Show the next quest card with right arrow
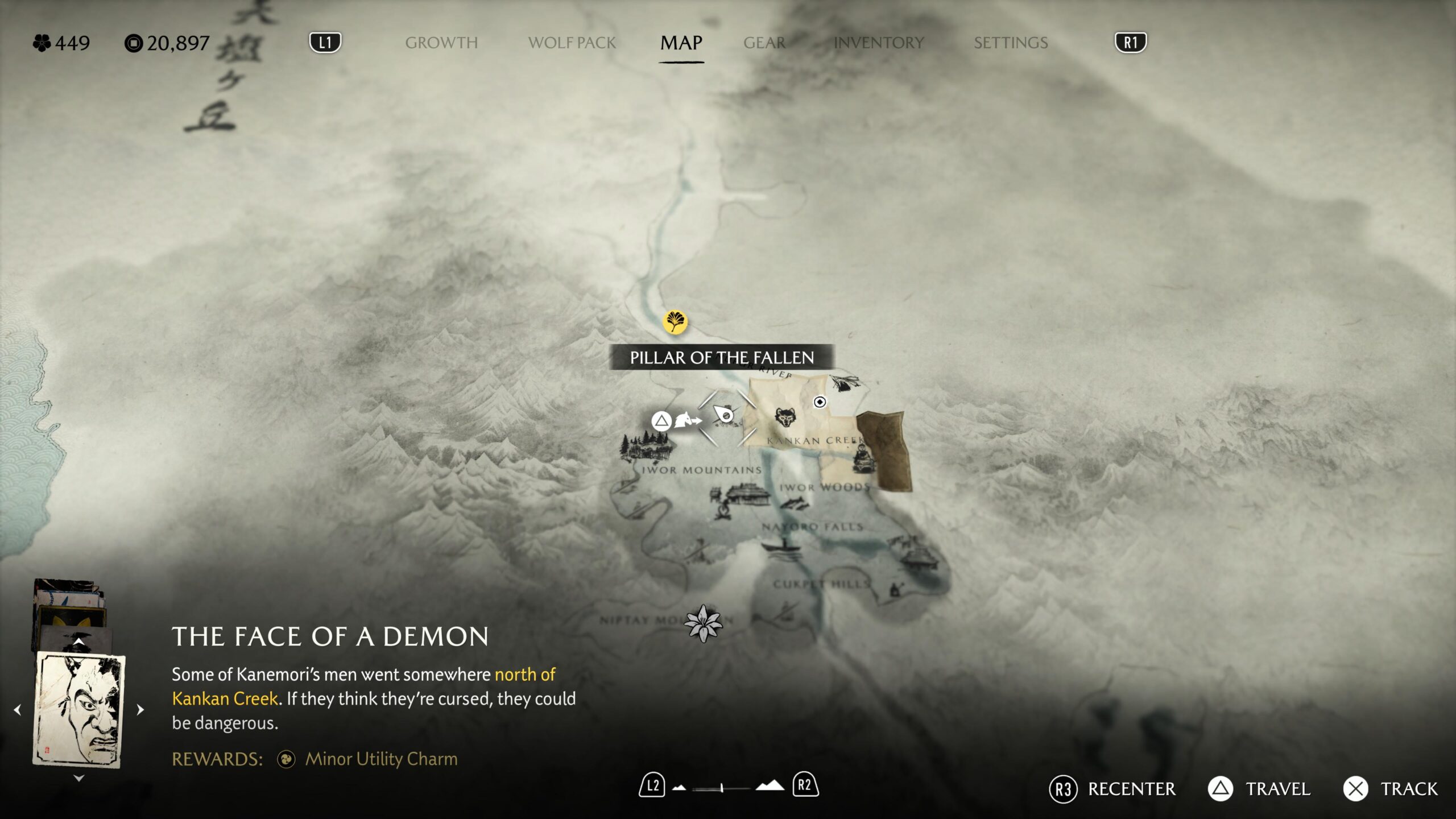Screen dimensions: 1456x819 point(140,710)
